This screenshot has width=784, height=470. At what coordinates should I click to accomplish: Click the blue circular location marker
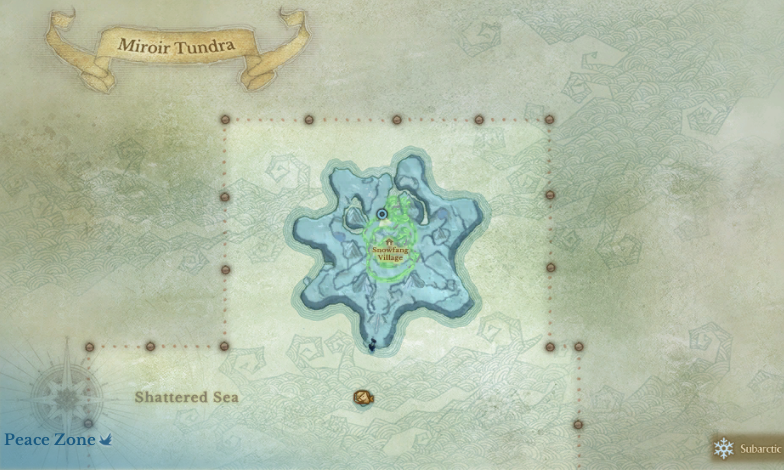point(382,214)
